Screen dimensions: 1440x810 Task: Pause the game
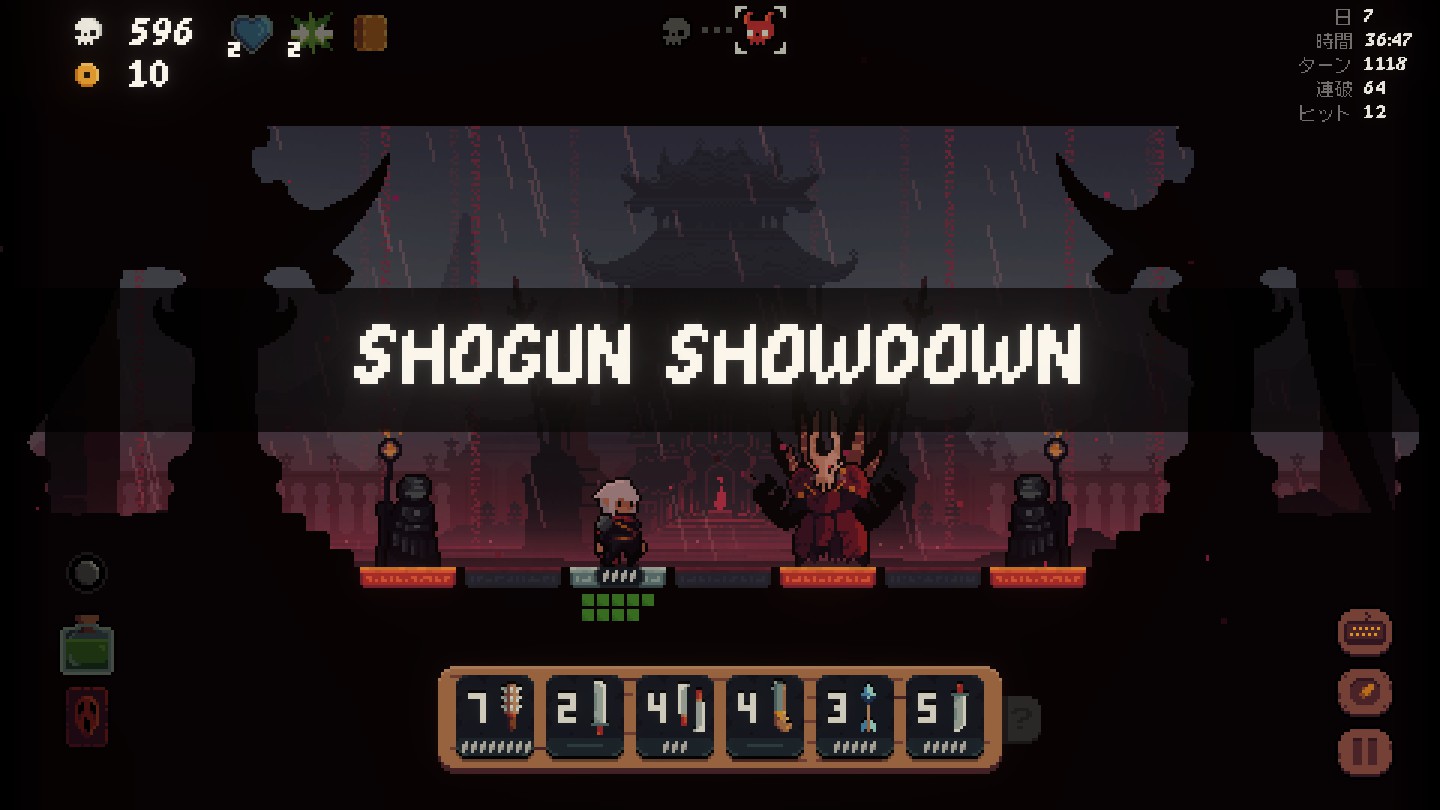pyautogui.click(x=1365, y=750)
